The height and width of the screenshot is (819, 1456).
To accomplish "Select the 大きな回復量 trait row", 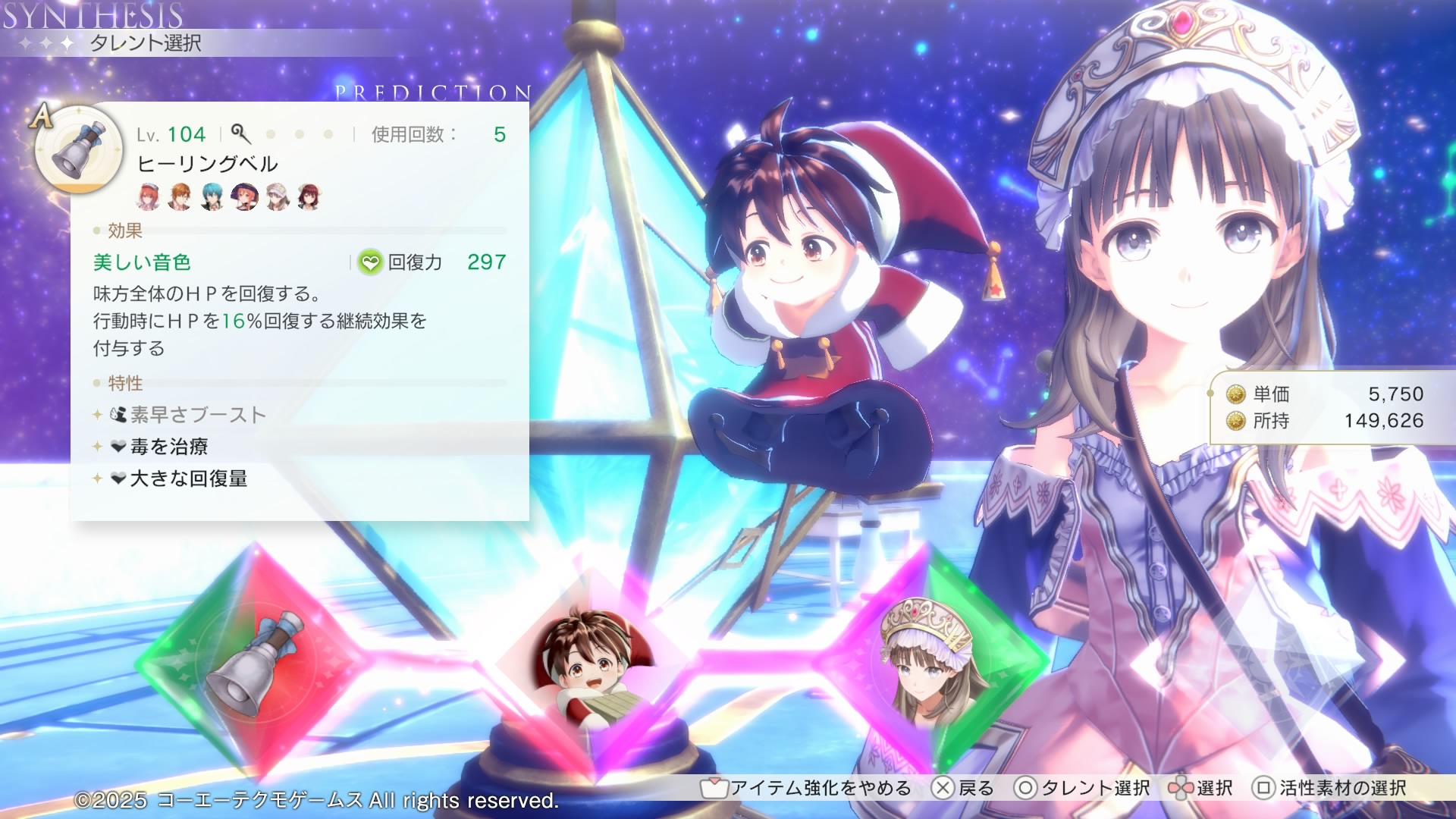I will click(x=189, y=479).
